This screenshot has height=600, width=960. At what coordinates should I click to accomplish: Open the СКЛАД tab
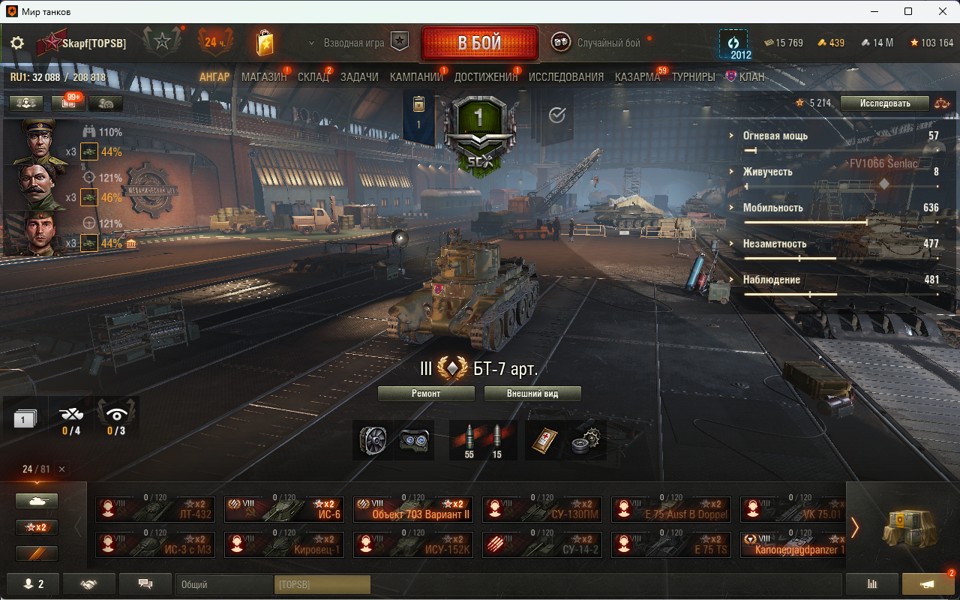coord(313,77)
